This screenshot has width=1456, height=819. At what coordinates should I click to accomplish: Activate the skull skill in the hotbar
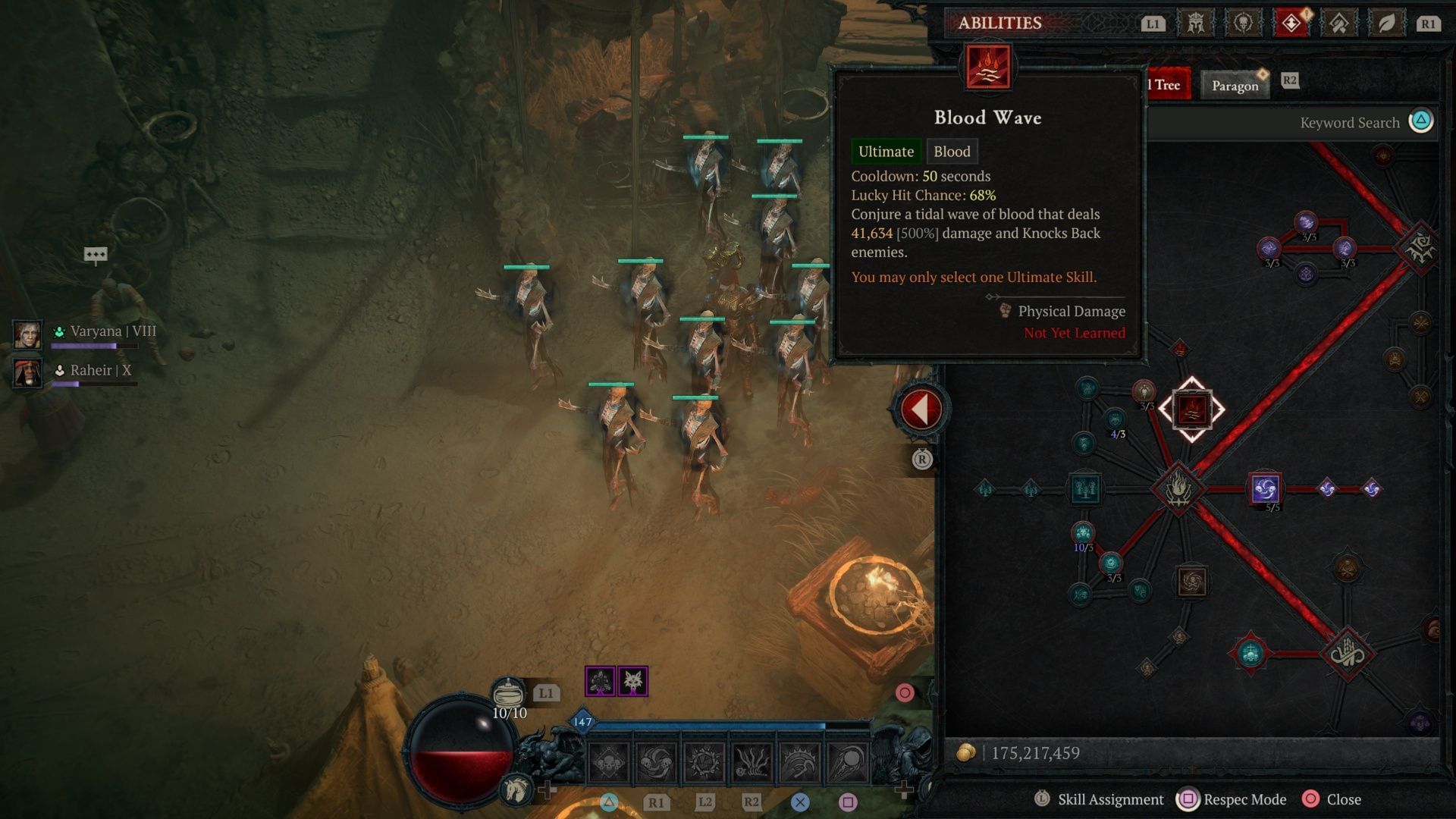[609, 762]
